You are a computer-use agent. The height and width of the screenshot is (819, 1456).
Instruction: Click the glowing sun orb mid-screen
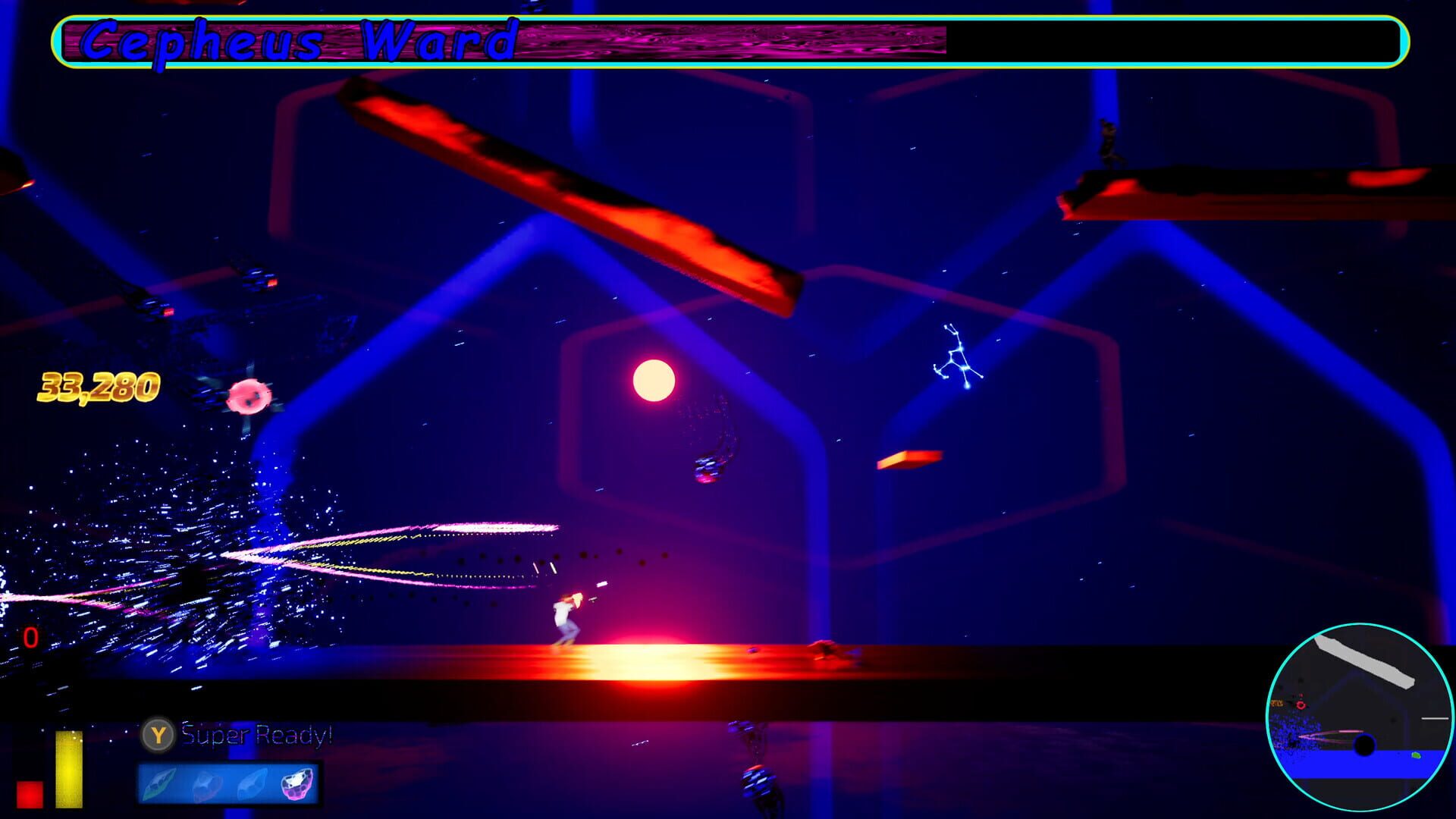tap(654, 378)
